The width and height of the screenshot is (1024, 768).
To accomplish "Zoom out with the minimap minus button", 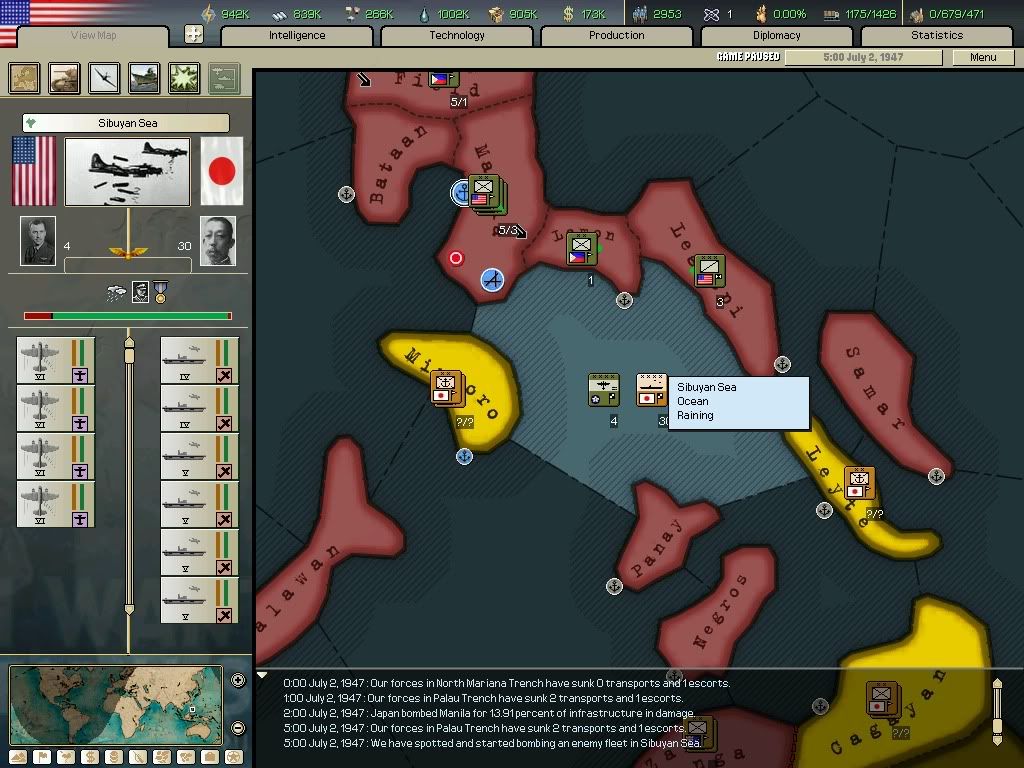I will click(x=238, y=727).
